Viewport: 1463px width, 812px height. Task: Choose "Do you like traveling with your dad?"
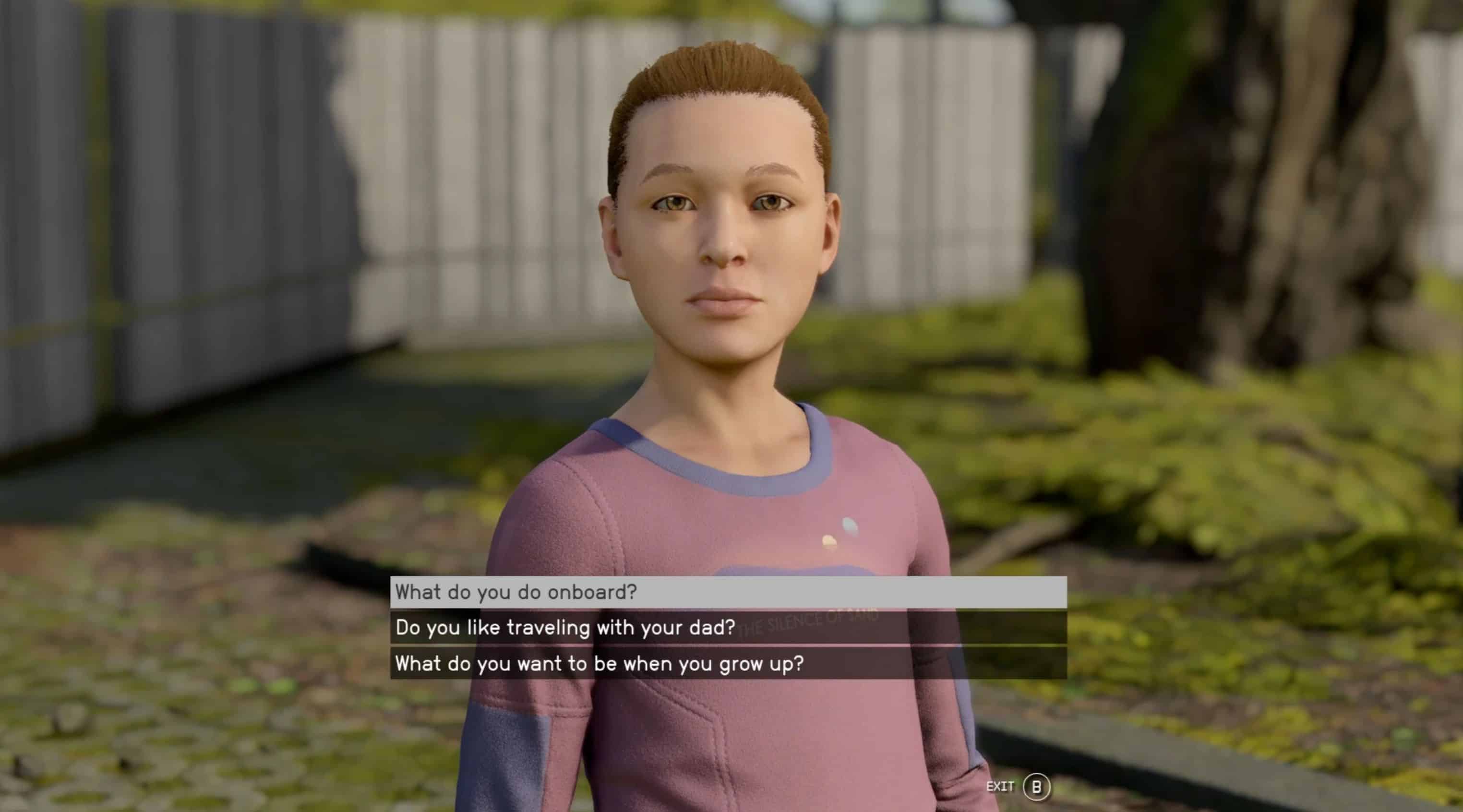point(728,627)
